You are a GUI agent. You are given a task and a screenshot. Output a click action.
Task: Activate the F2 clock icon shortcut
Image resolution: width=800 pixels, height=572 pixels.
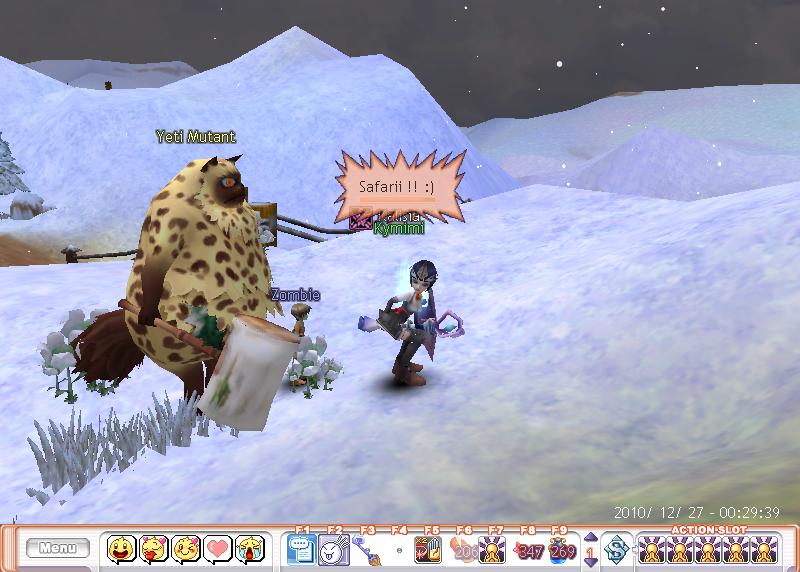click(333, 549)
